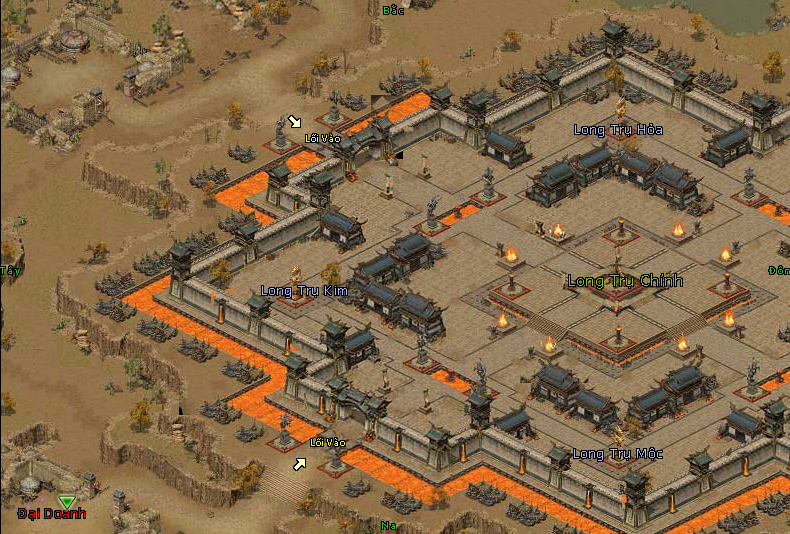Choose the Long Trụ Kim map label
This screenshot has width=790, height=534.
pos(302,291)
